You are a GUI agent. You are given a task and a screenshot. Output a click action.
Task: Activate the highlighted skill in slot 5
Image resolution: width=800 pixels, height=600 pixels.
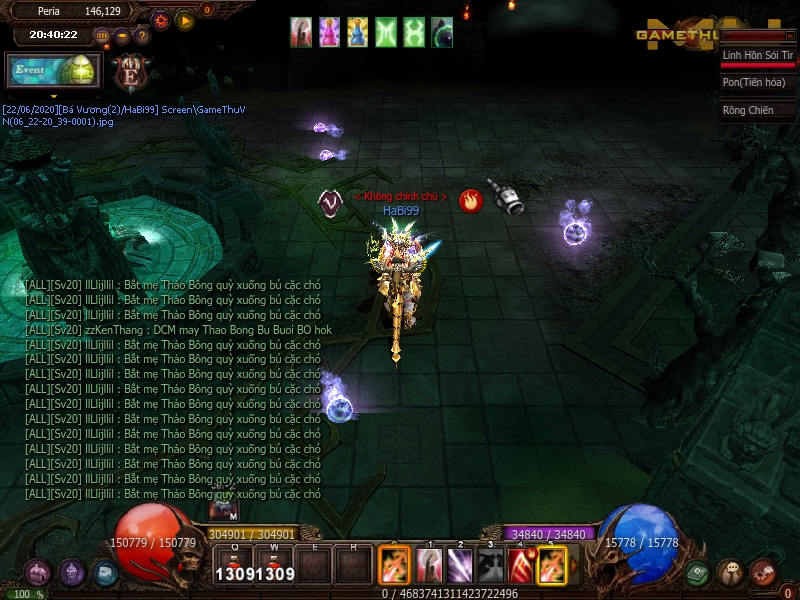[x=552, y=566]
